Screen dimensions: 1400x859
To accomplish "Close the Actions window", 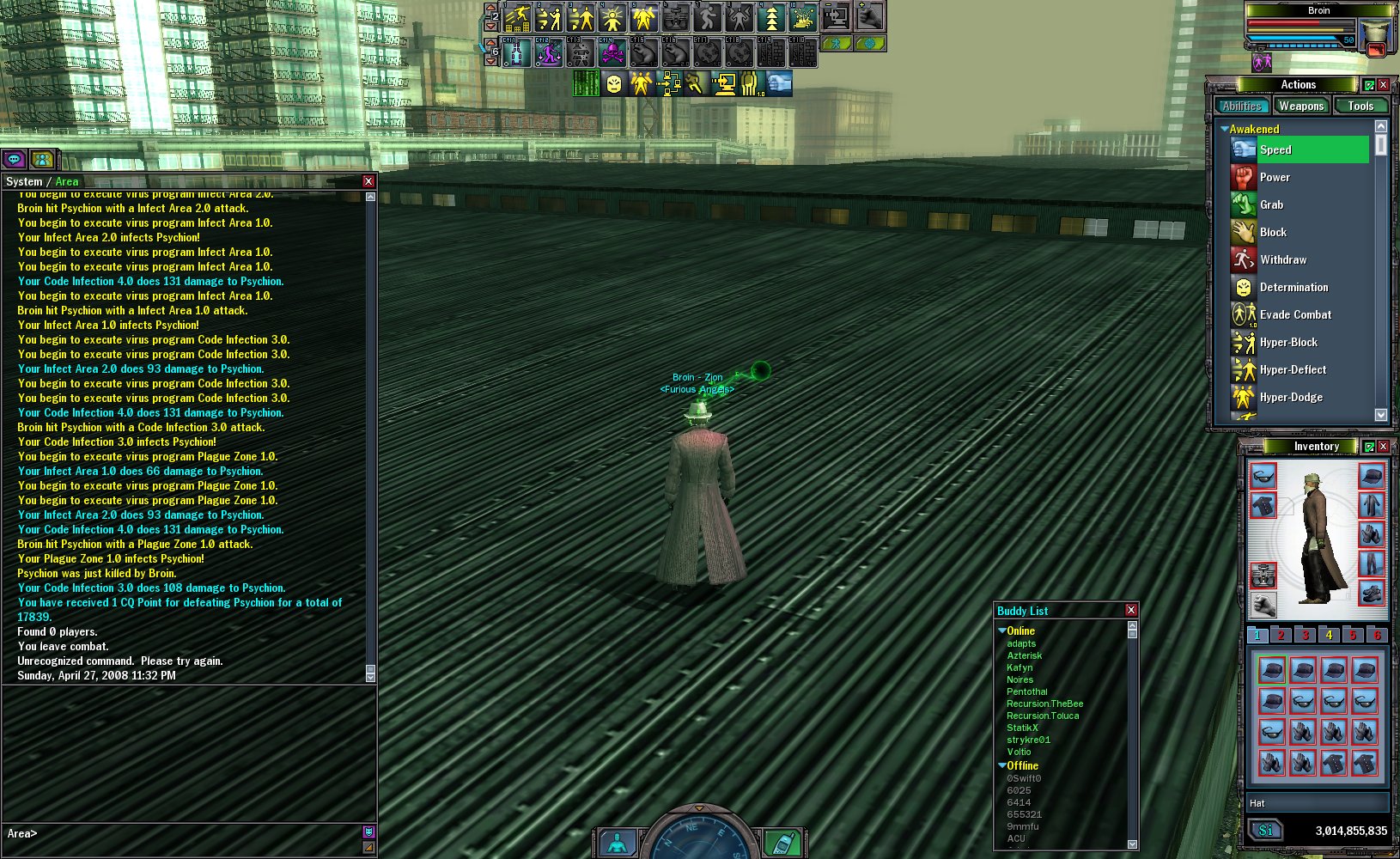I will tap(1384, 85).
